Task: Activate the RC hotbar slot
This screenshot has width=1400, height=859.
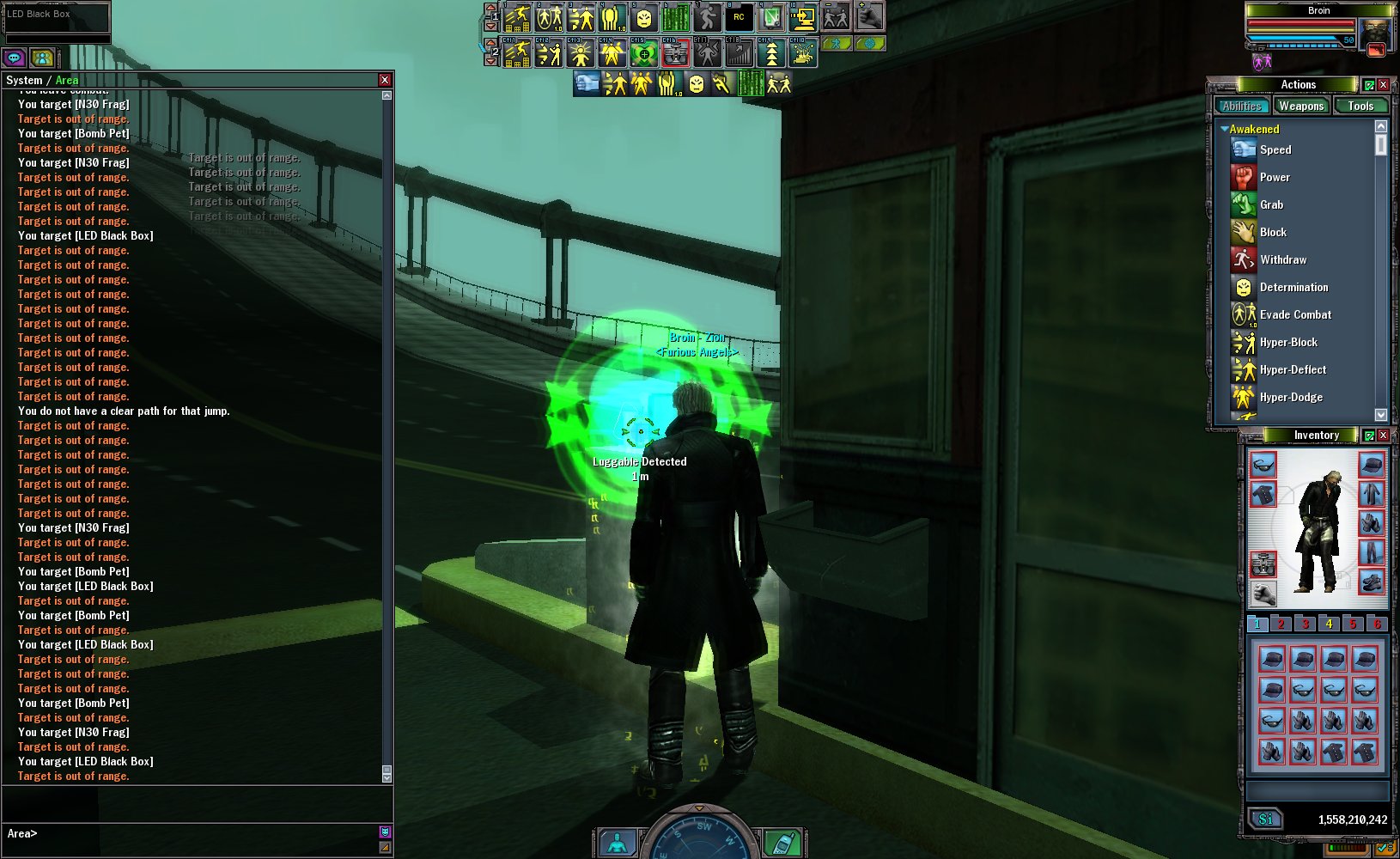Action: click(x=739, y=17)
